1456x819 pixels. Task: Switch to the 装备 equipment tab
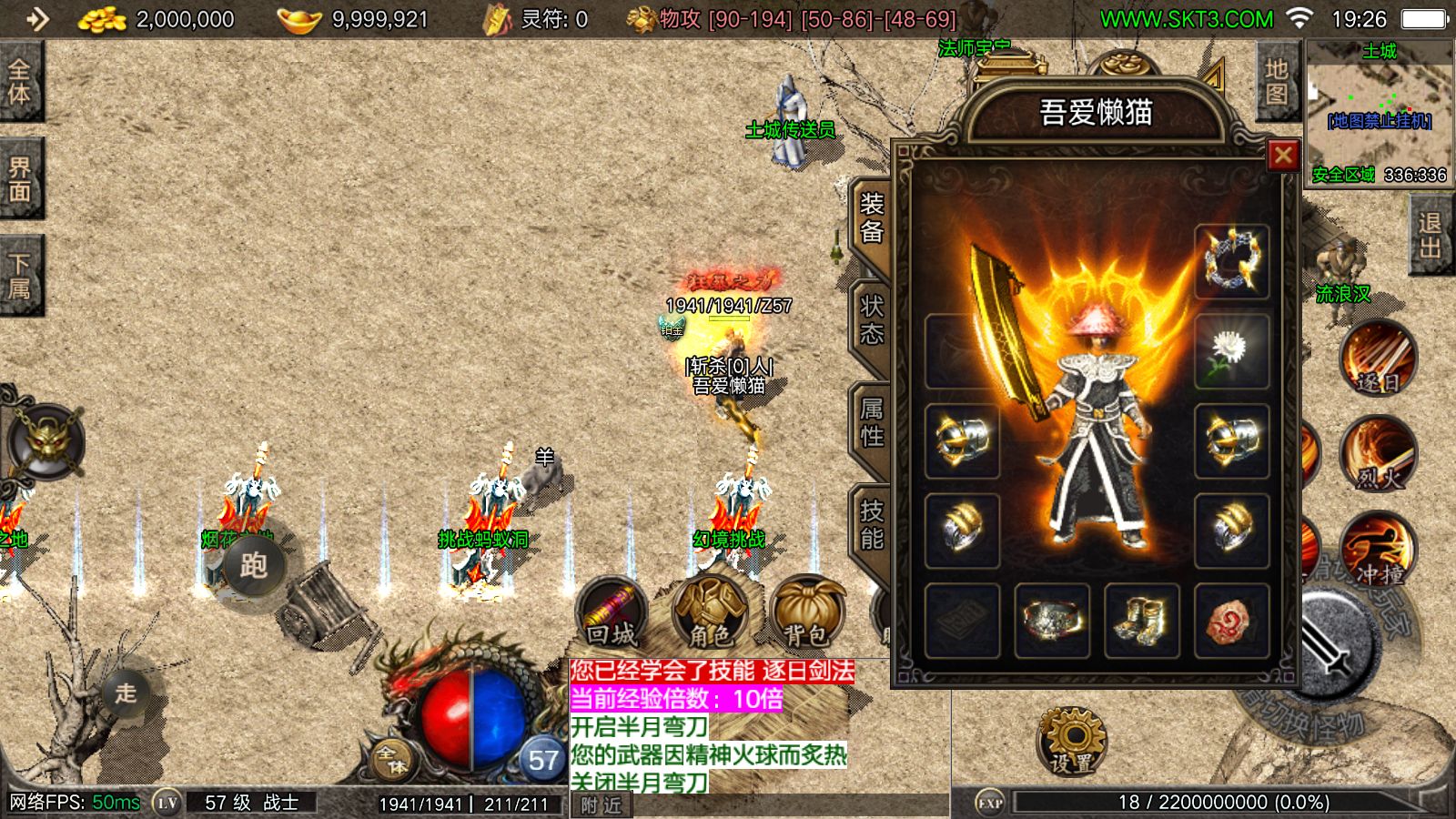872,218
